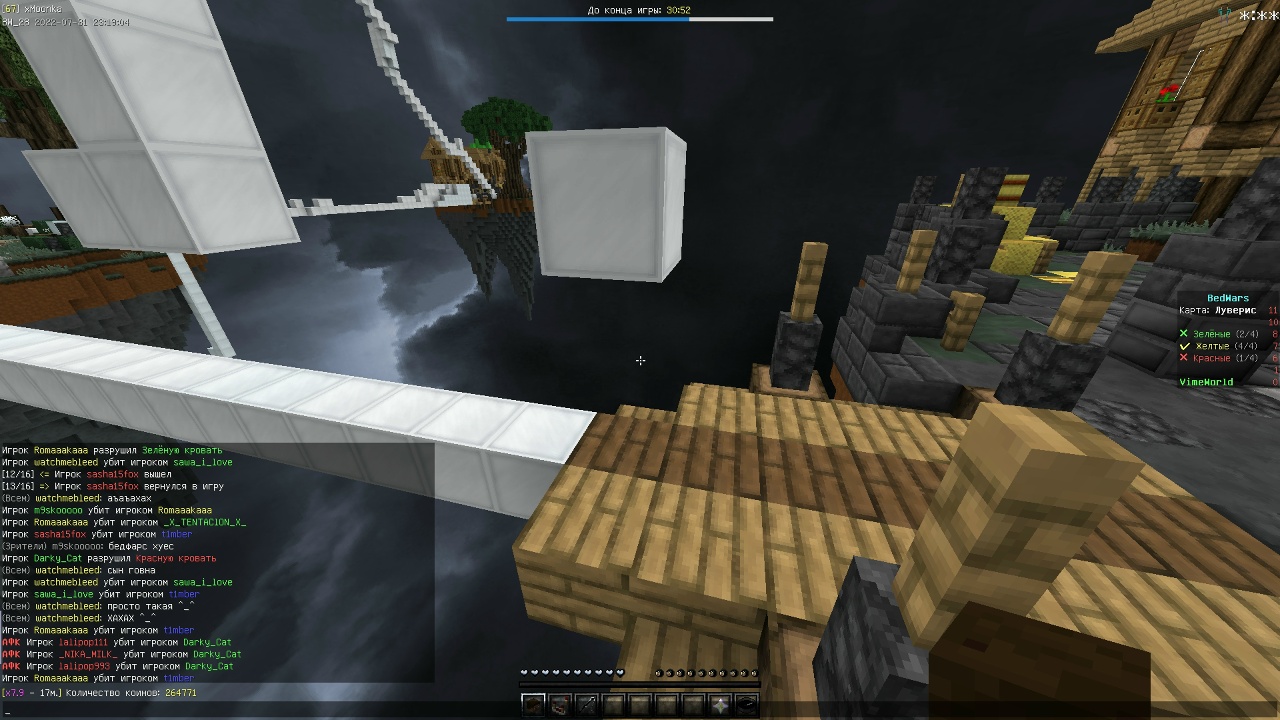Select the bed item in the second hotbar slot

[560, 703]
